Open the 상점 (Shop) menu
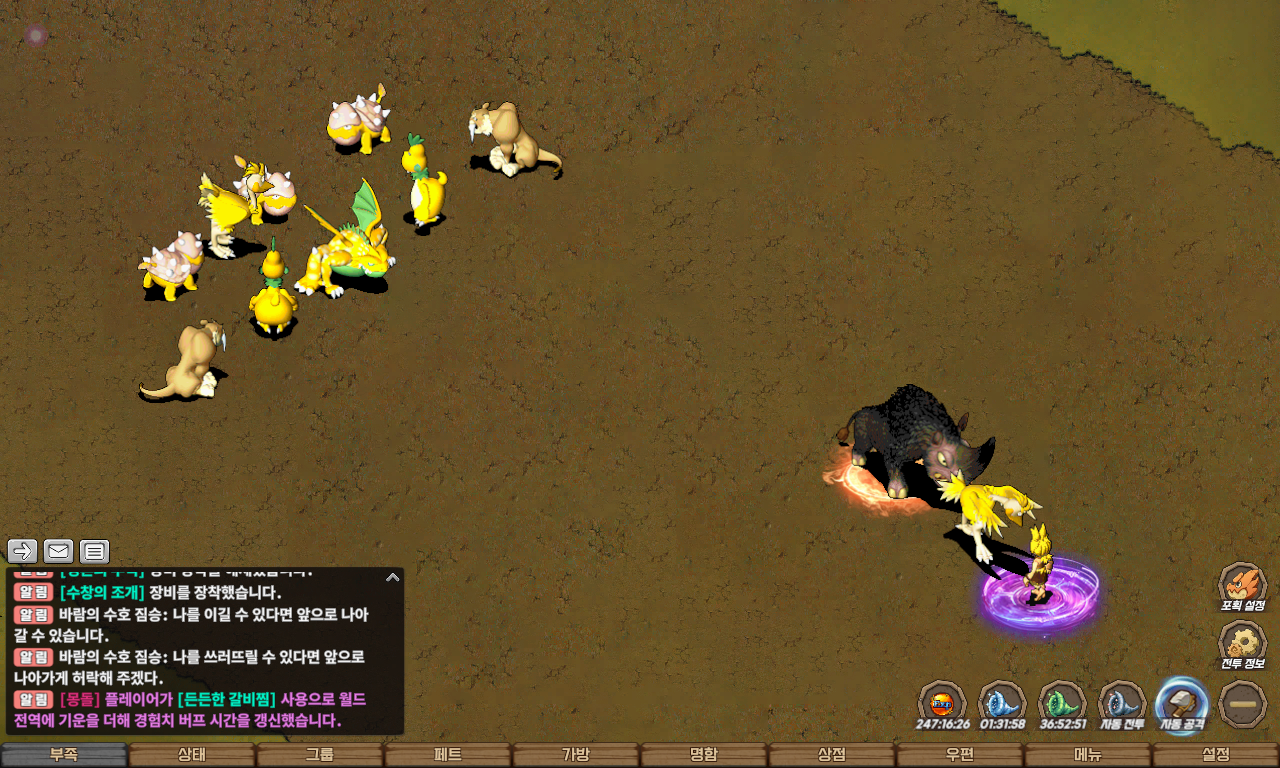The width and height of the screenshot is (1280, 768). (x=832, y=755)
